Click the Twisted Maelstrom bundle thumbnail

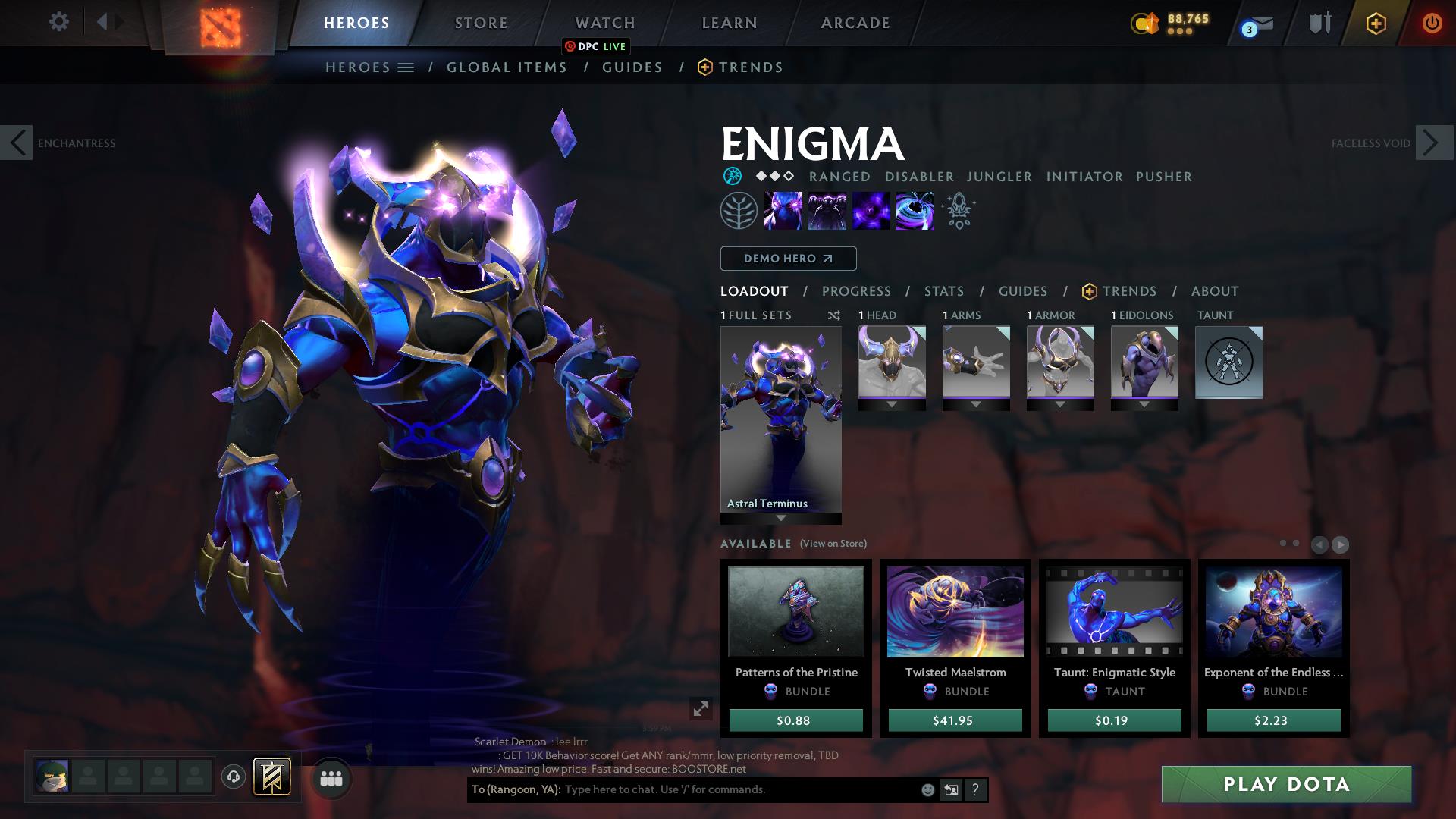[954, 612]
